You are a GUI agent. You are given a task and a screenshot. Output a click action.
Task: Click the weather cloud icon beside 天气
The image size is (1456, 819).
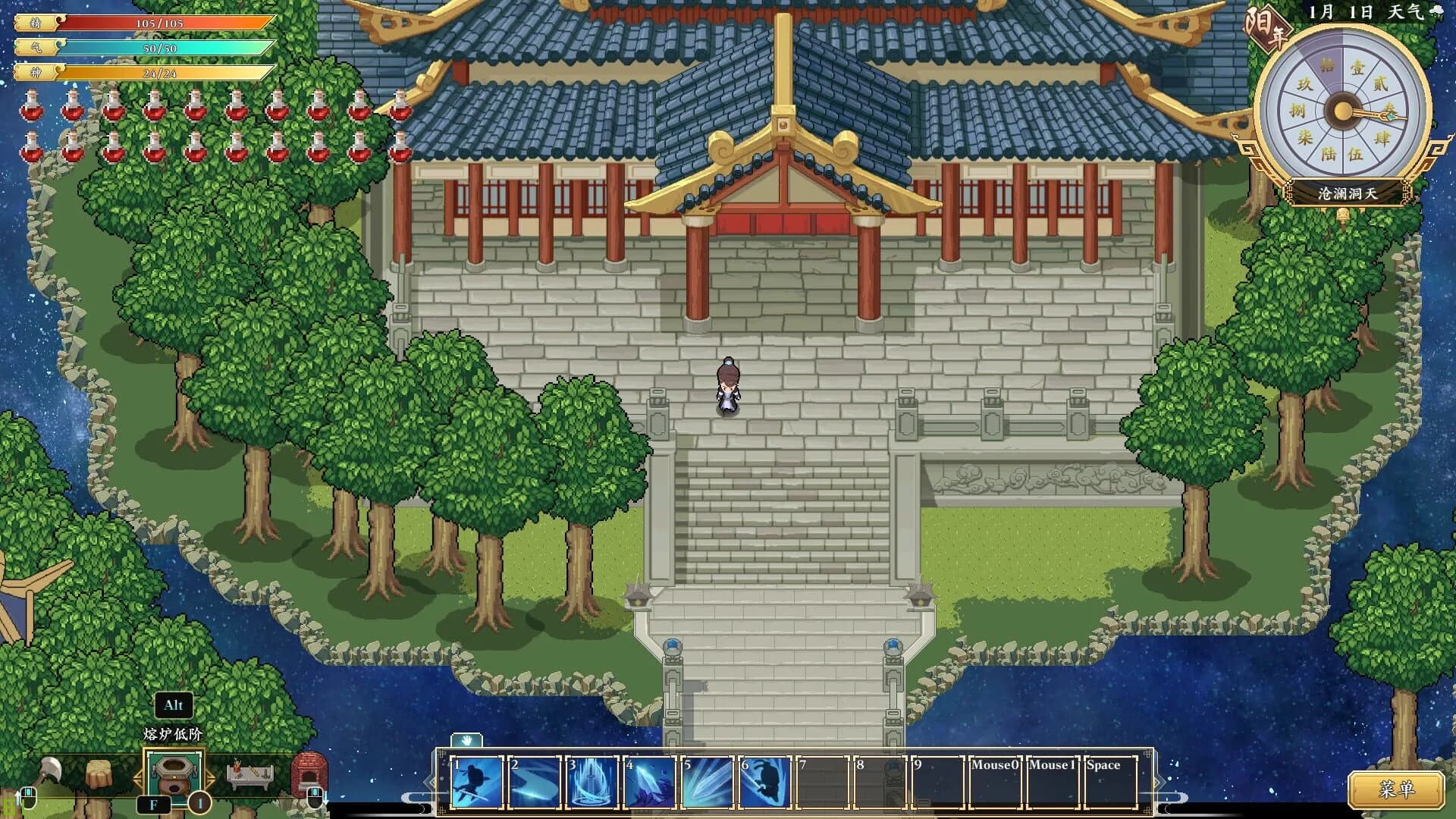(x=1436, y=10)
